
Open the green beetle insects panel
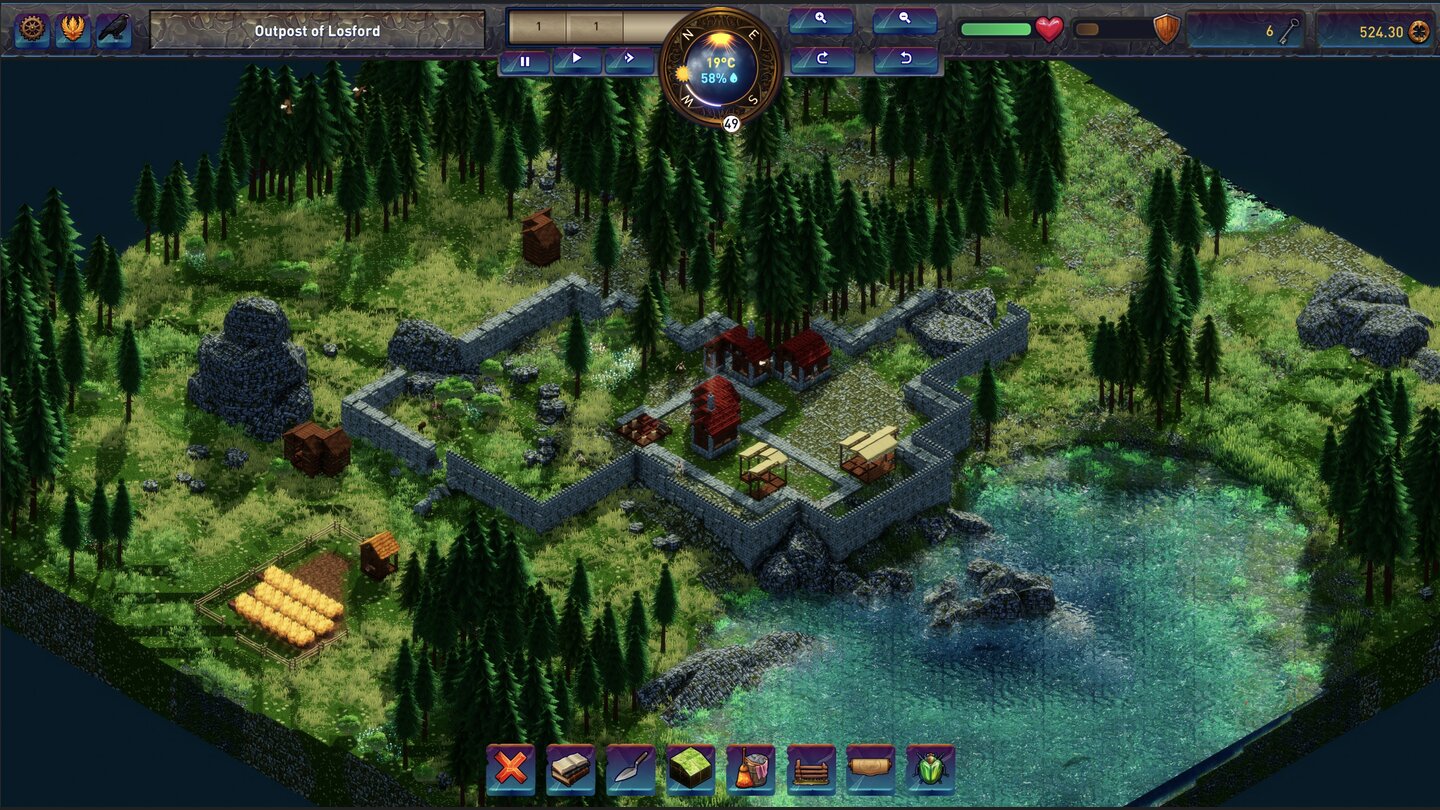[931, 770]
